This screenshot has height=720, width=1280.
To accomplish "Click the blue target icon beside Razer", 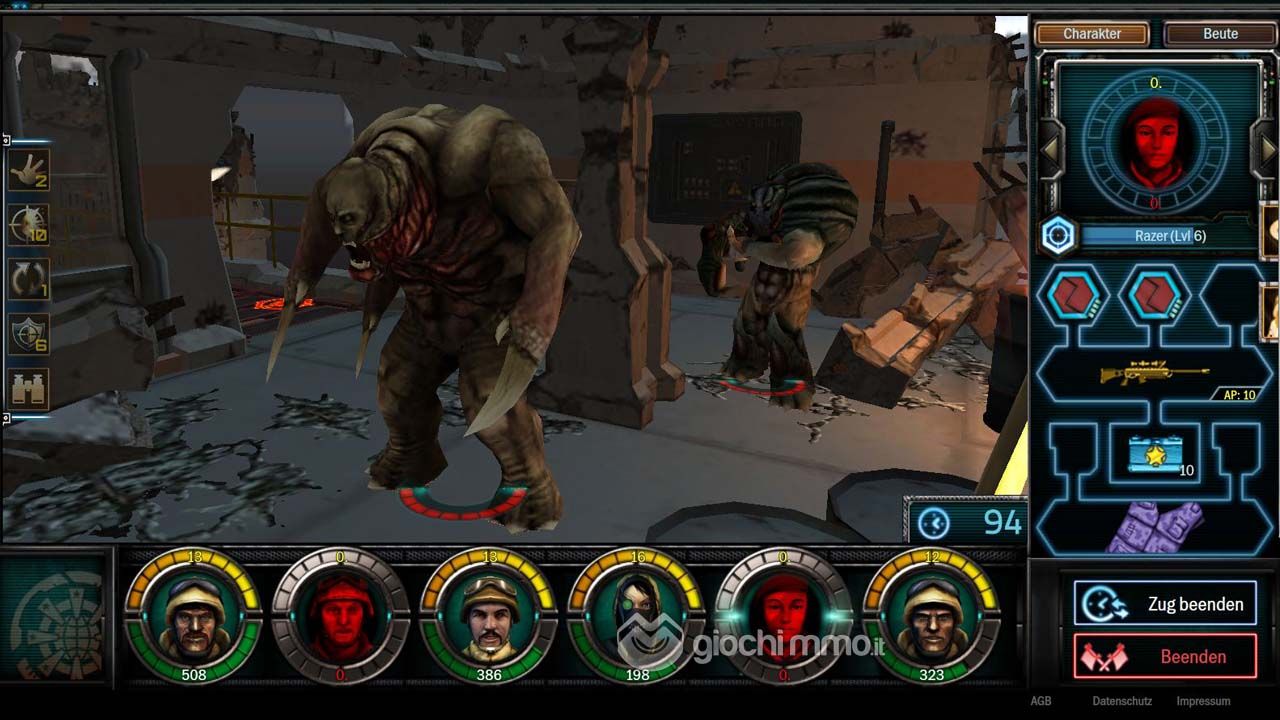I will coord(1058,236).
